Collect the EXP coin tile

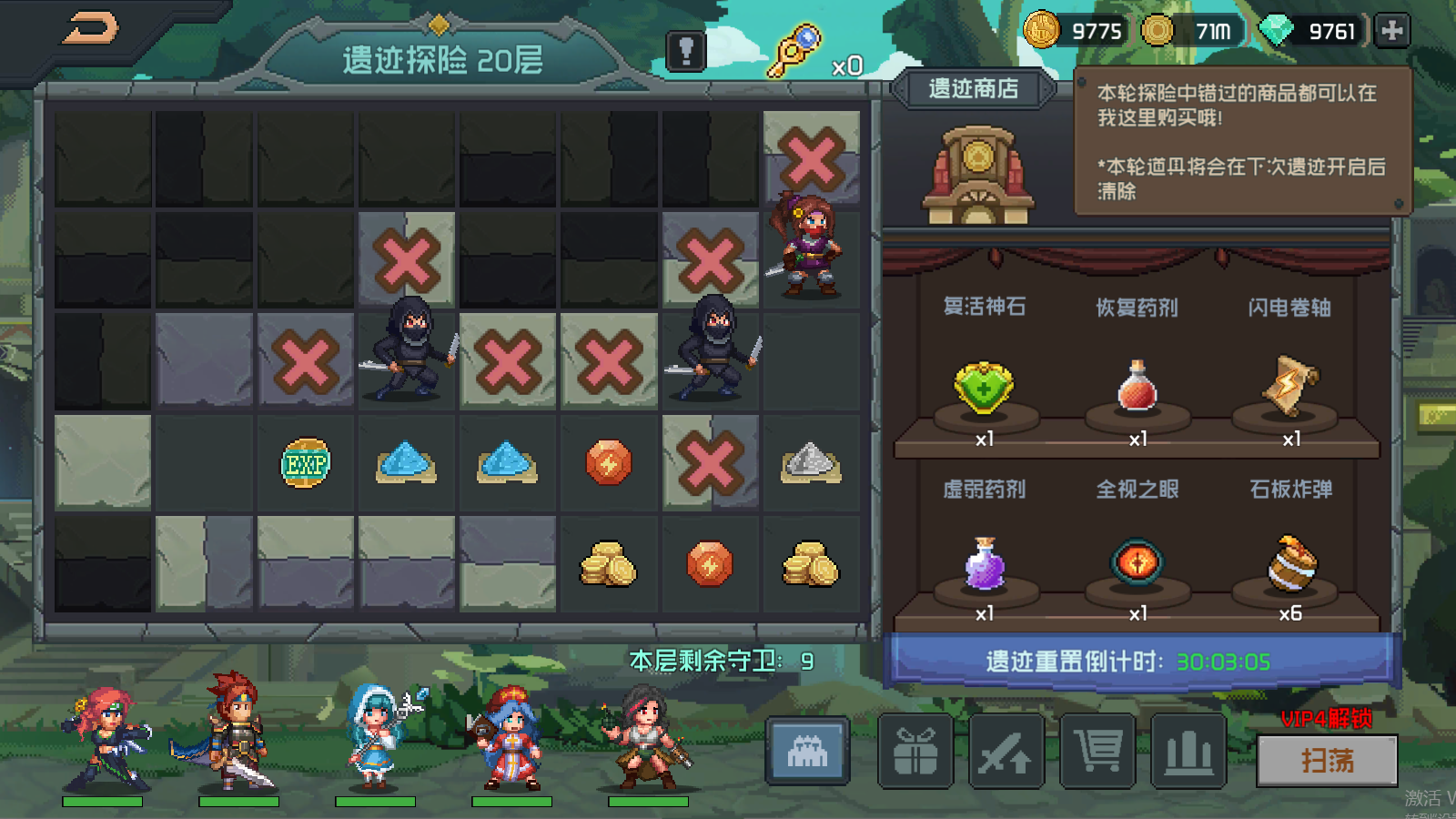[x=306, y=464]
